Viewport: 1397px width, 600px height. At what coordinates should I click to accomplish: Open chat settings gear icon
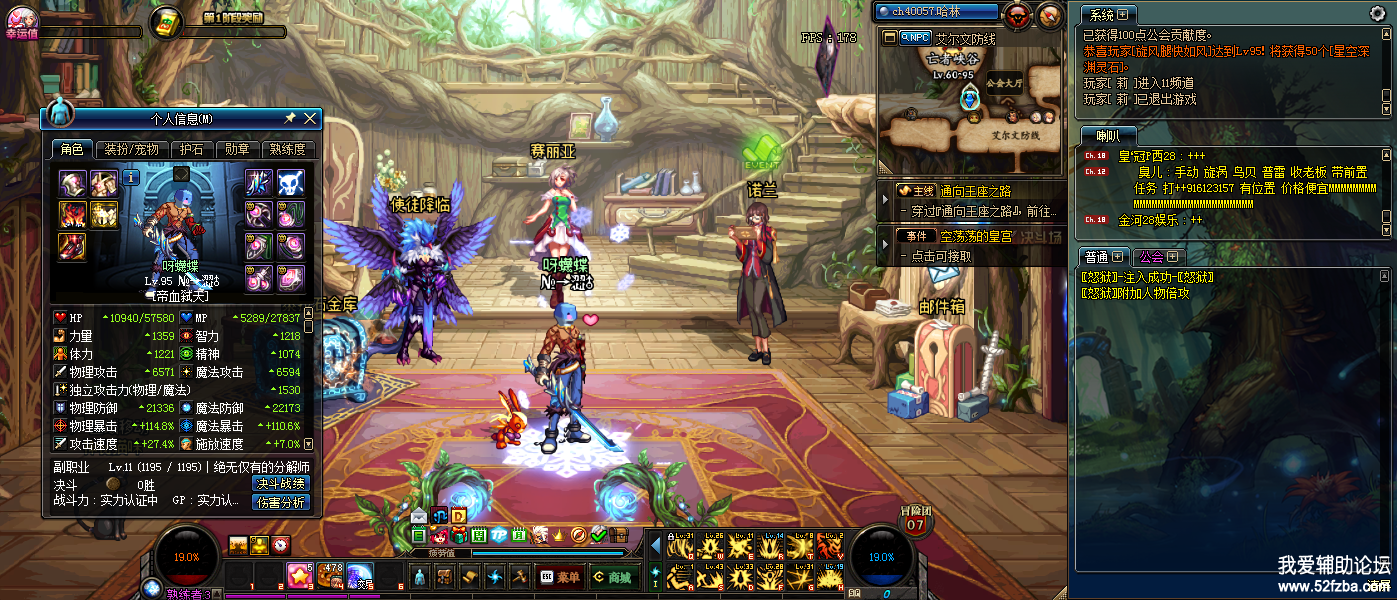[1377, 13]
